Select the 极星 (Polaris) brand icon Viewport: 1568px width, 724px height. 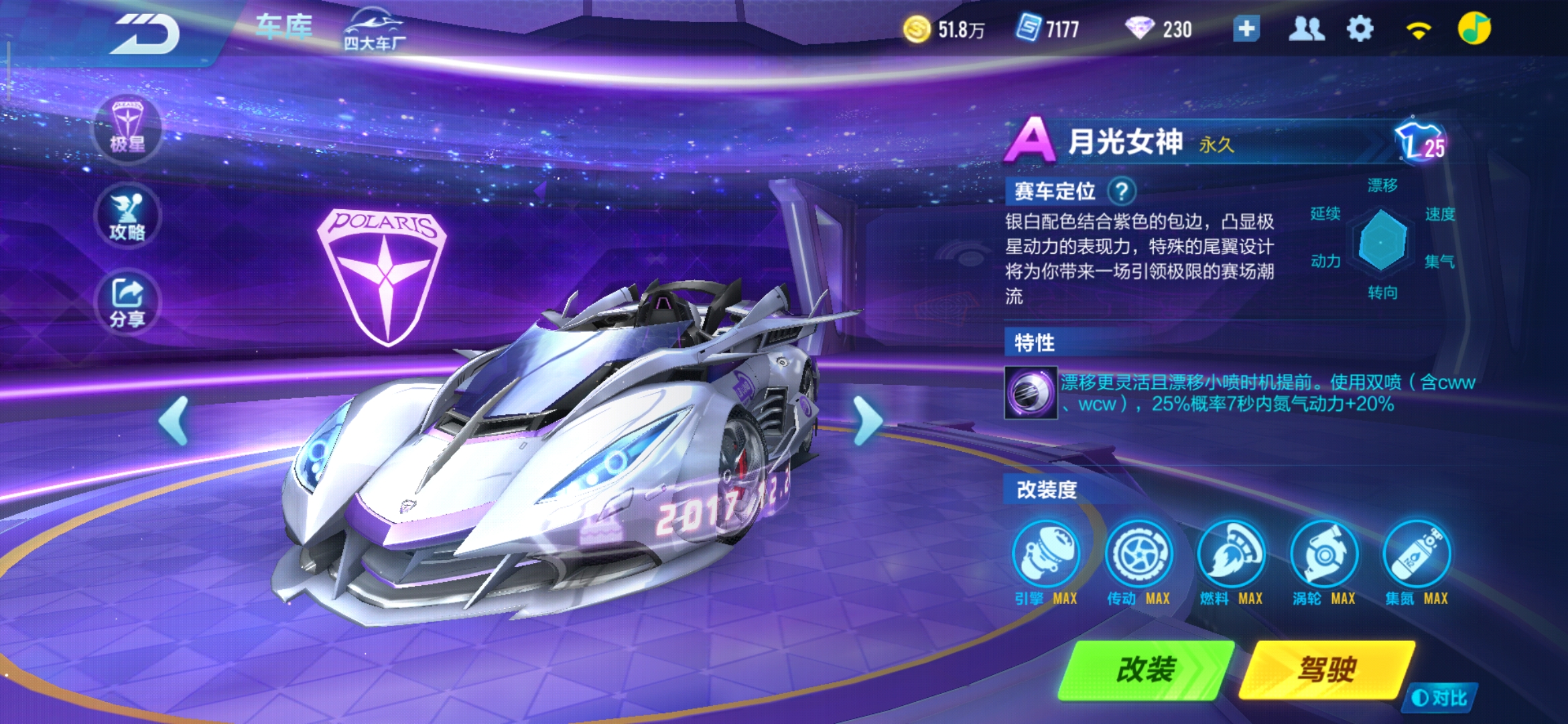coord(128,128)
